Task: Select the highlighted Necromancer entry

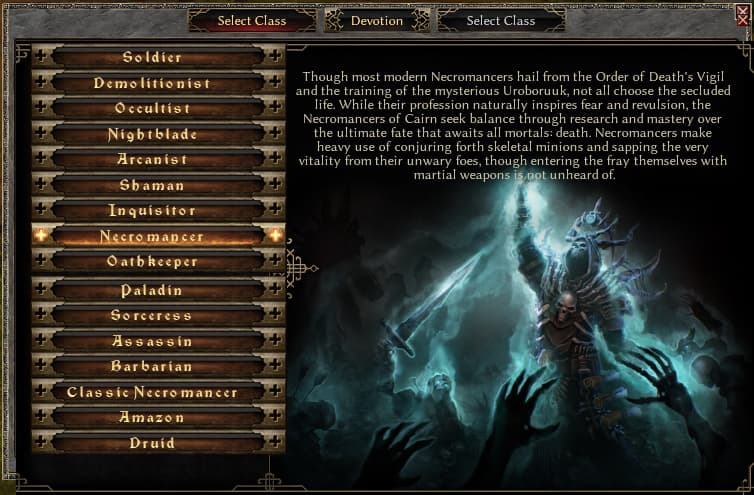Action: (153, 237)
